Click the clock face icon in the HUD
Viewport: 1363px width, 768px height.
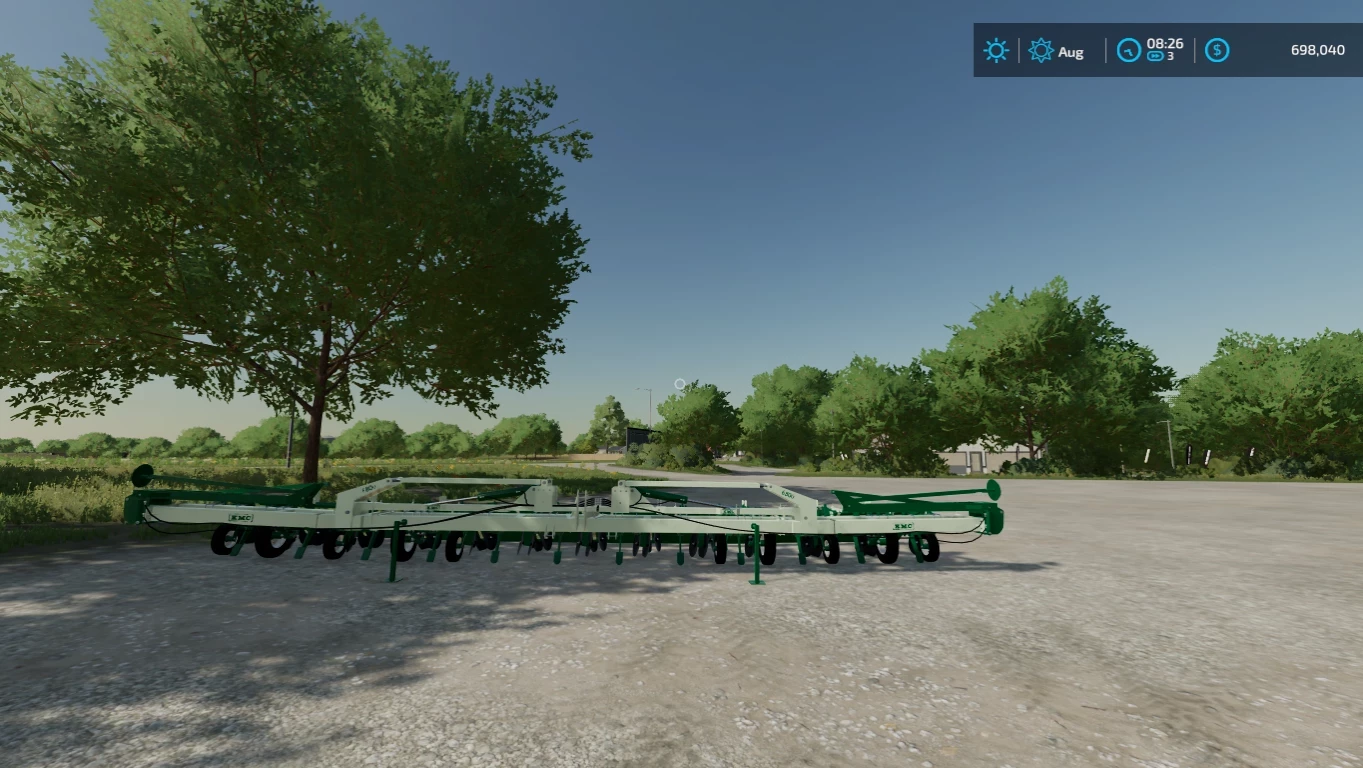click(x=1128, y=50)
